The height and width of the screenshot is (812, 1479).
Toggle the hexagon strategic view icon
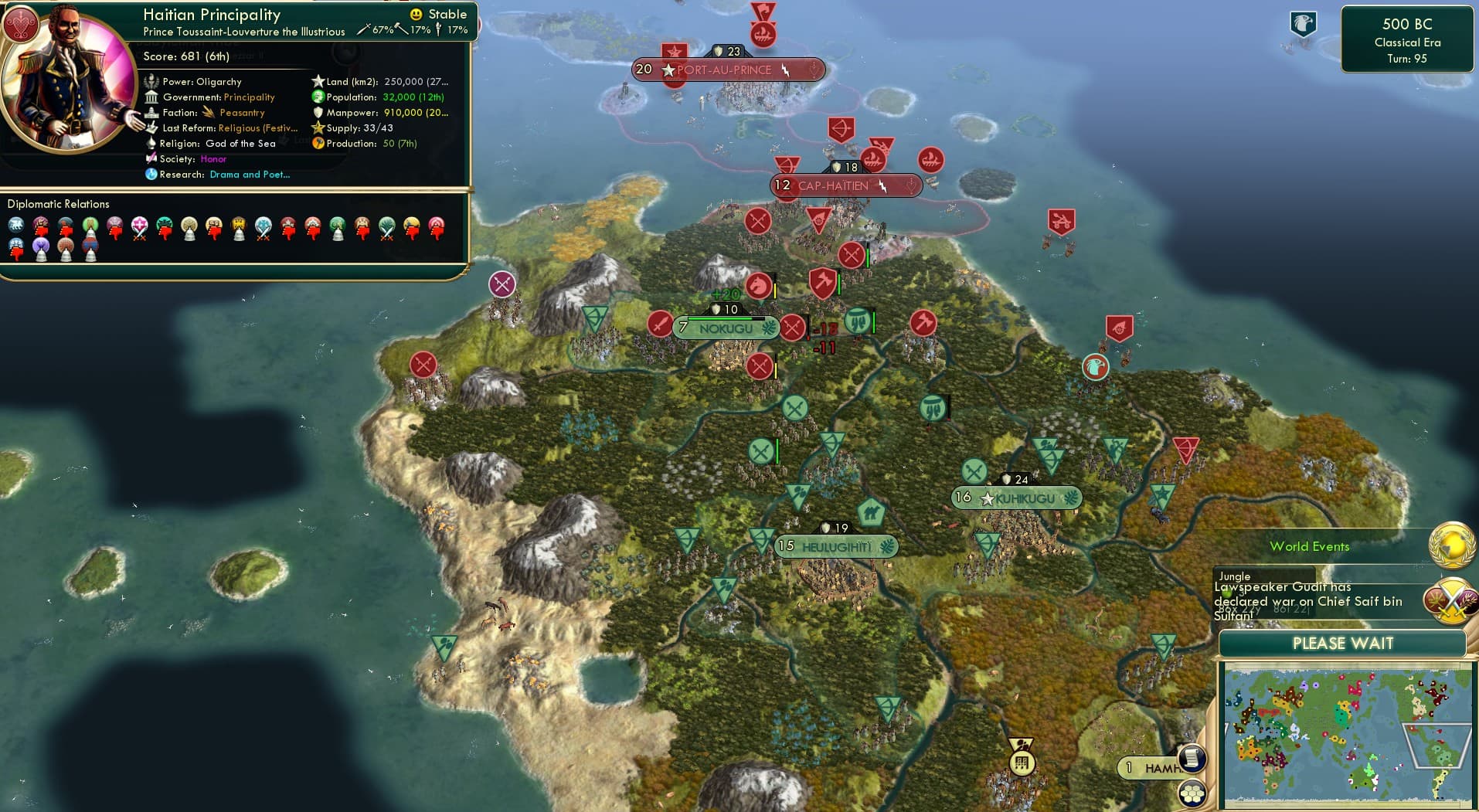1194,792
